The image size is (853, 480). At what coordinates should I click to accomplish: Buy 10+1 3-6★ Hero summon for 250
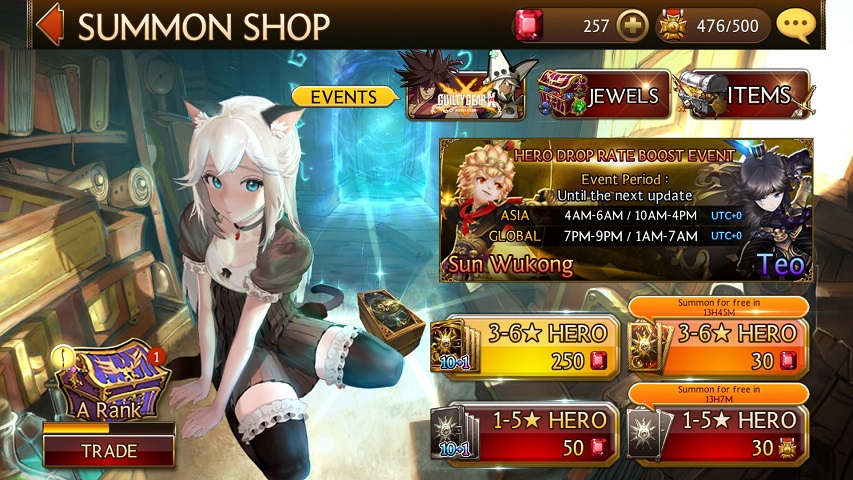pyautogui.click(x=520, y=346)
